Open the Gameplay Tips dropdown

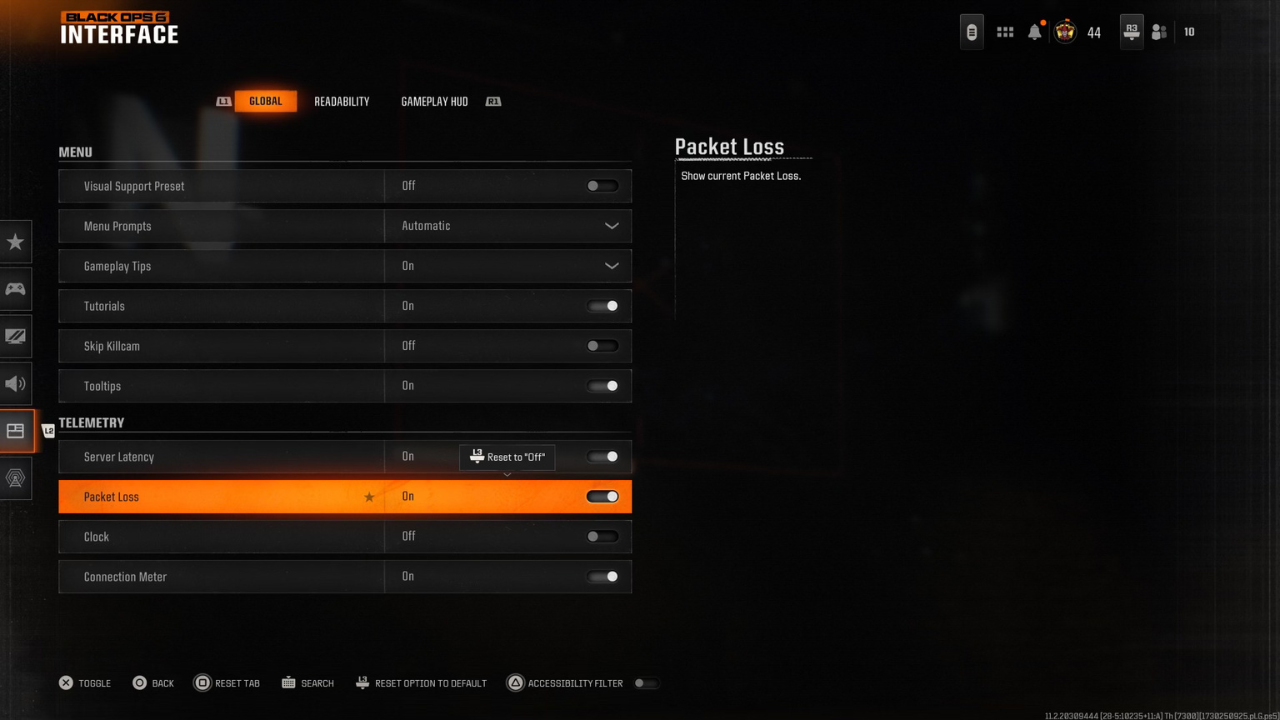coord(611,265)
